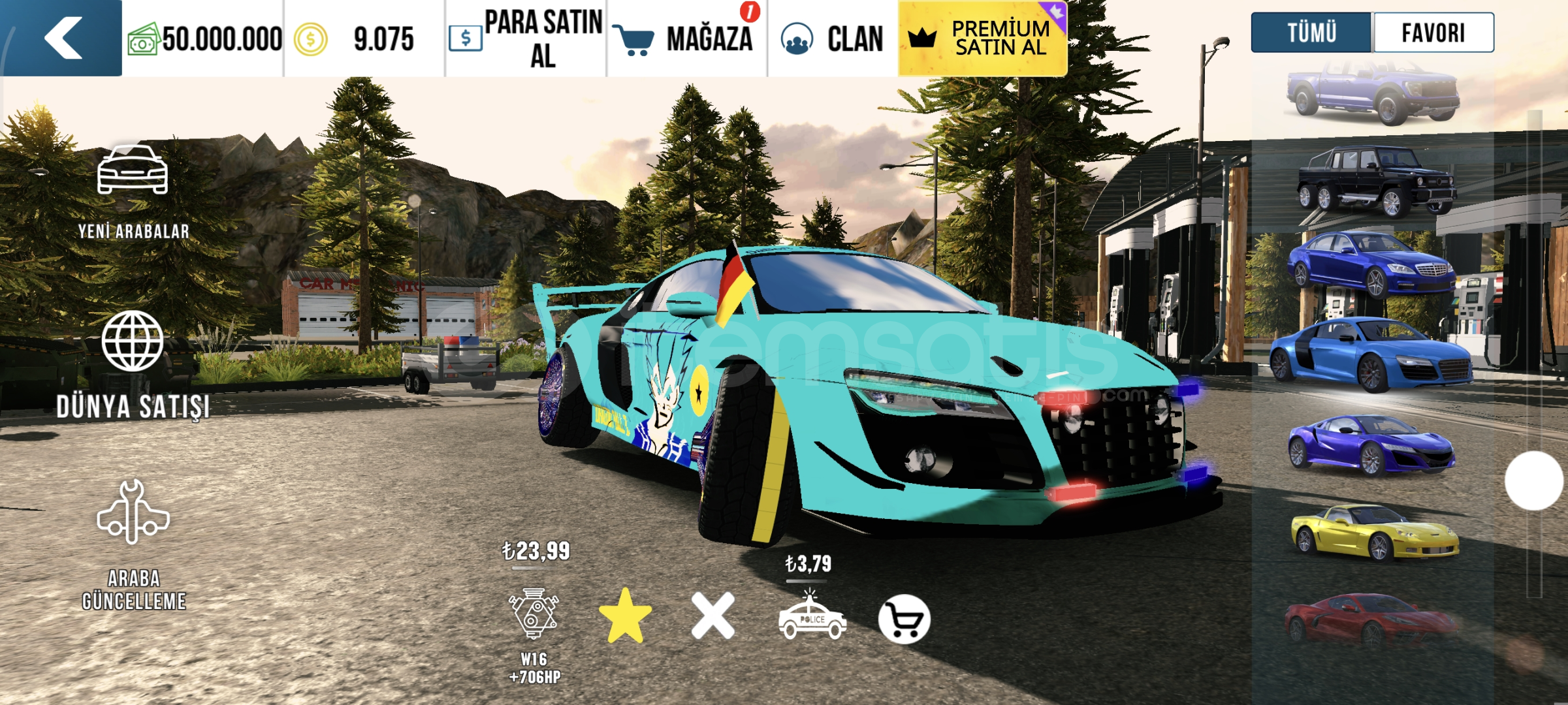Switch to the Tümü tab
This screenshot has height=705, width=1568.
tap(1311, 33)
